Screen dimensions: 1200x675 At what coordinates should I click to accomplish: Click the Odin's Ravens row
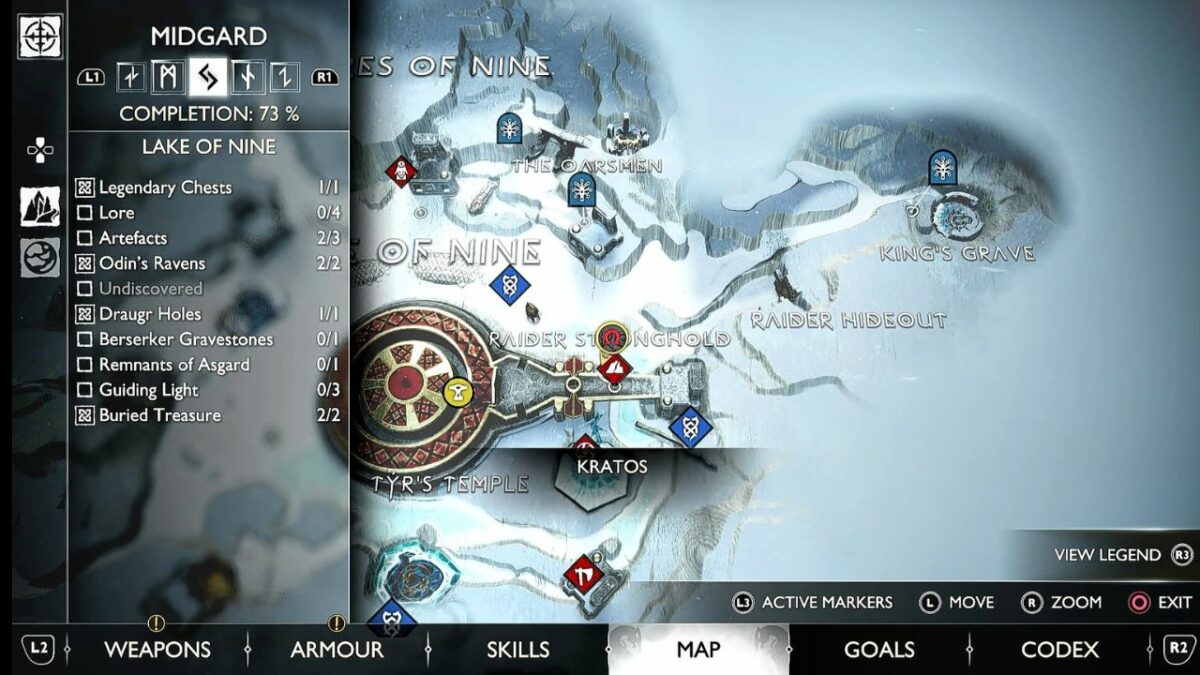(152, 263)
